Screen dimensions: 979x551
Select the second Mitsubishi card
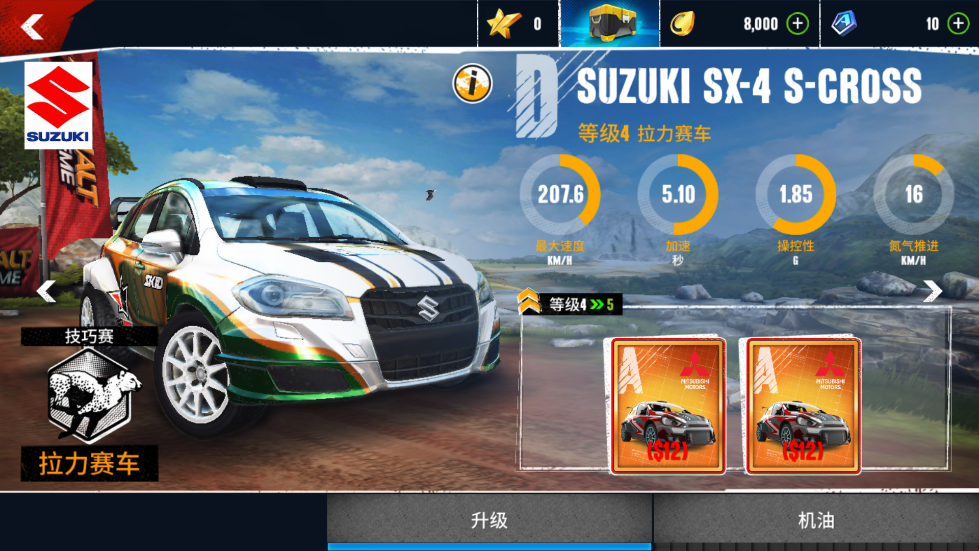[x=803, y=405]
